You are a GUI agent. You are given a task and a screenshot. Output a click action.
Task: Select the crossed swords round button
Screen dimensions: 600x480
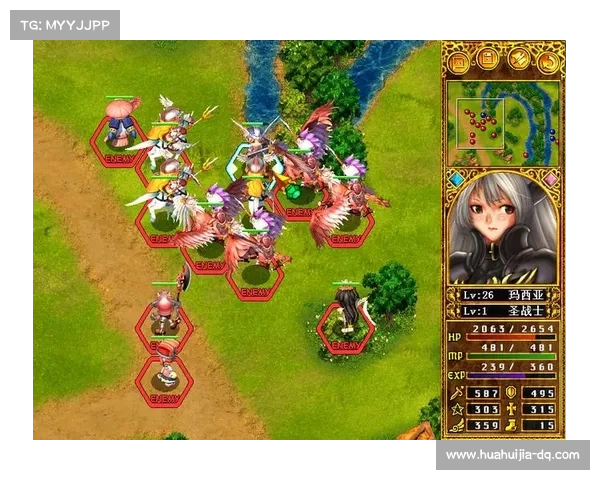[518, 61]
